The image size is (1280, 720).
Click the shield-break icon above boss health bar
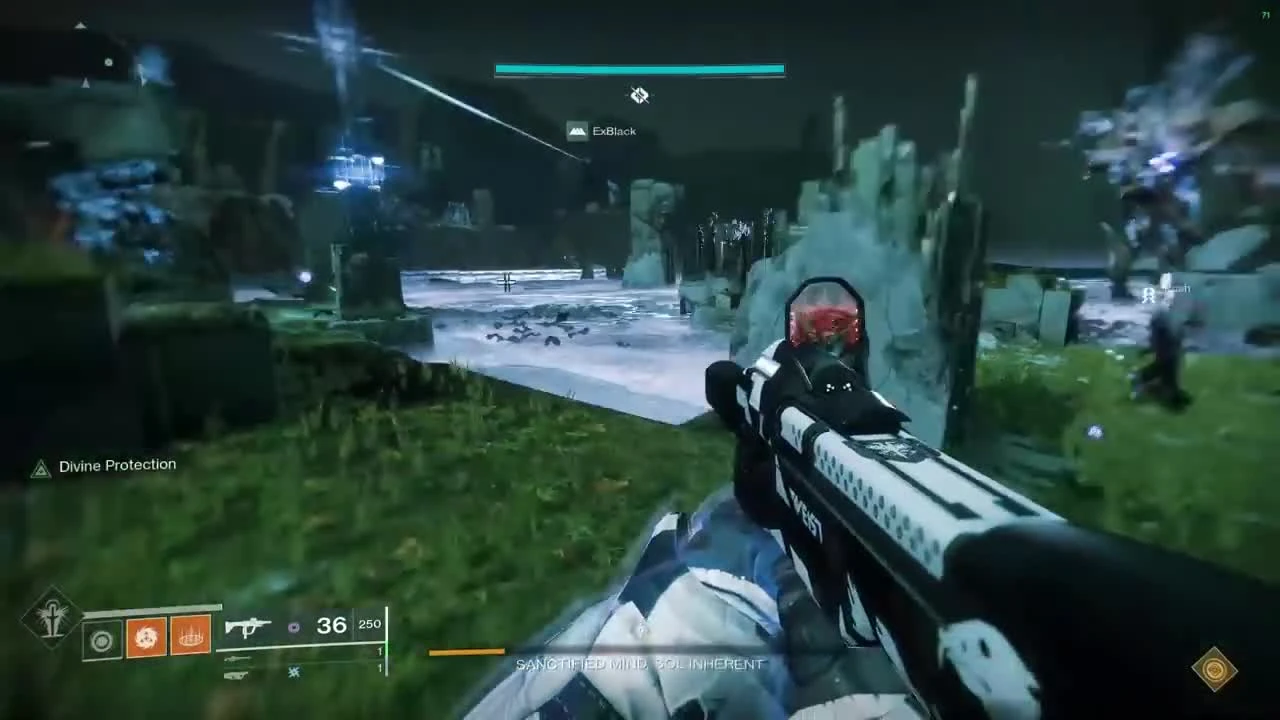tap(639, 95)
